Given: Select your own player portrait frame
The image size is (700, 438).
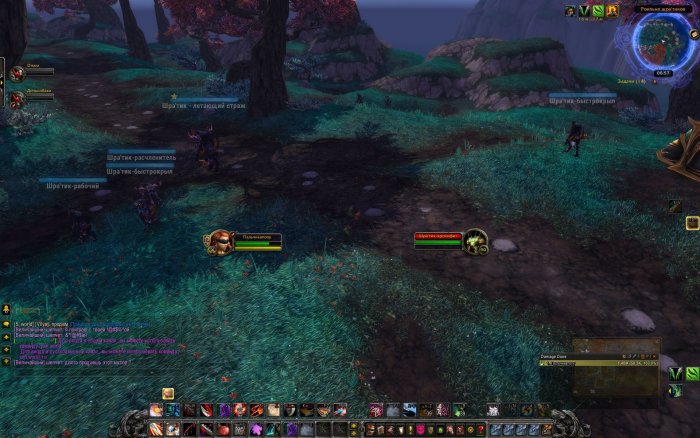Looking at the screenshot, I should click(x=219, y=242).
